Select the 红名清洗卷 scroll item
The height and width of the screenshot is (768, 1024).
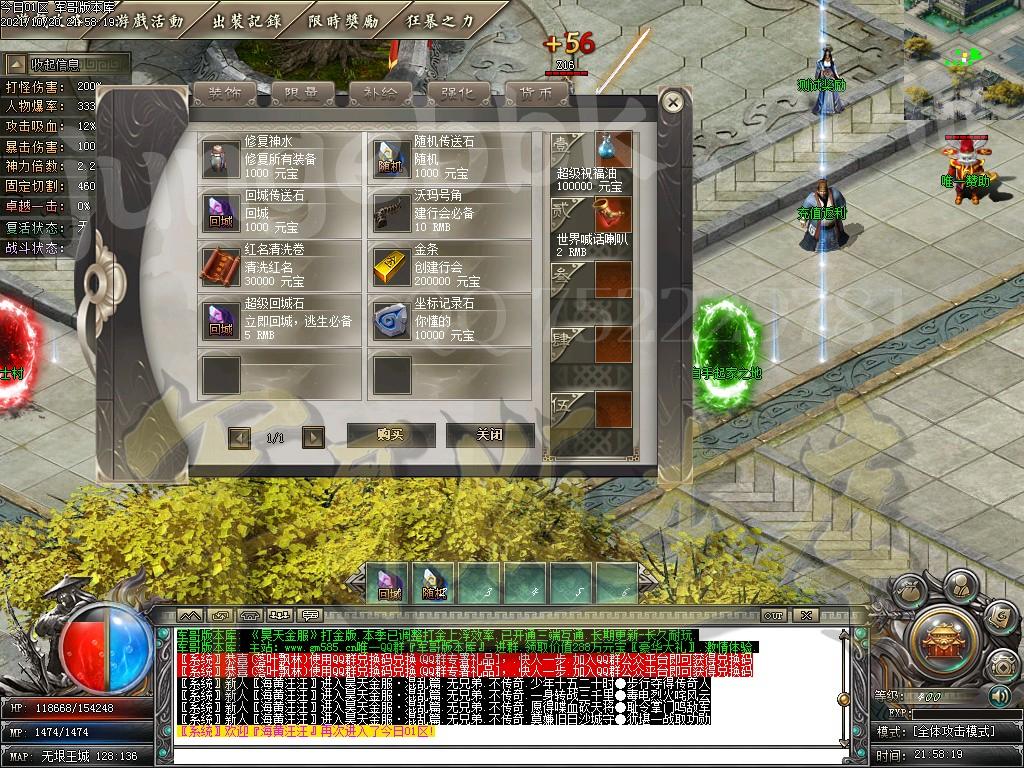279,265
